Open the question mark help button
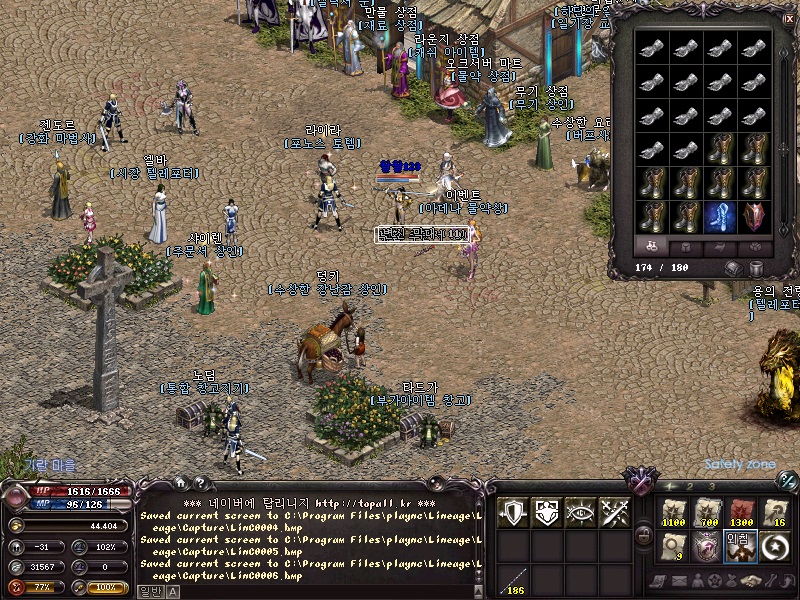Viewport: 800px width, 600px height. (200, 483)
